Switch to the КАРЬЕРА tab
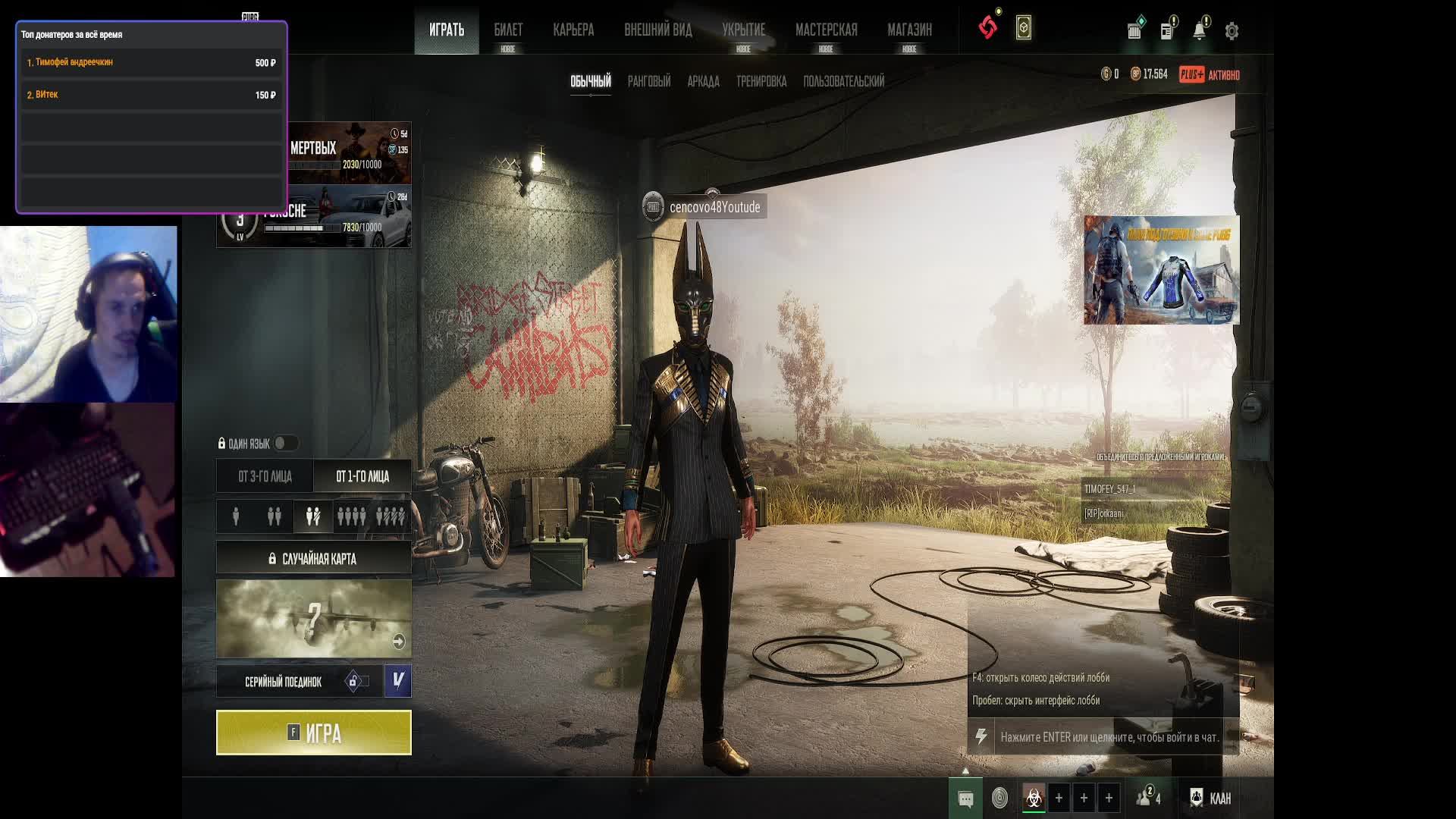This screenshot has width=1456, height=819. coord(573,30)
